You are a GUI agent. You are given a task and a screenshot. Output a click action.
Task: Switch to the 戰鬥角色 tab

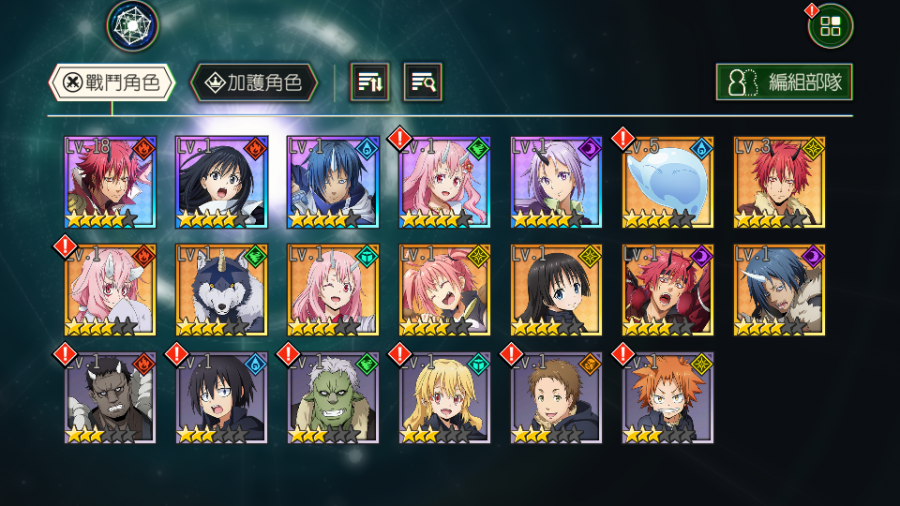click(x=112, y=83)
